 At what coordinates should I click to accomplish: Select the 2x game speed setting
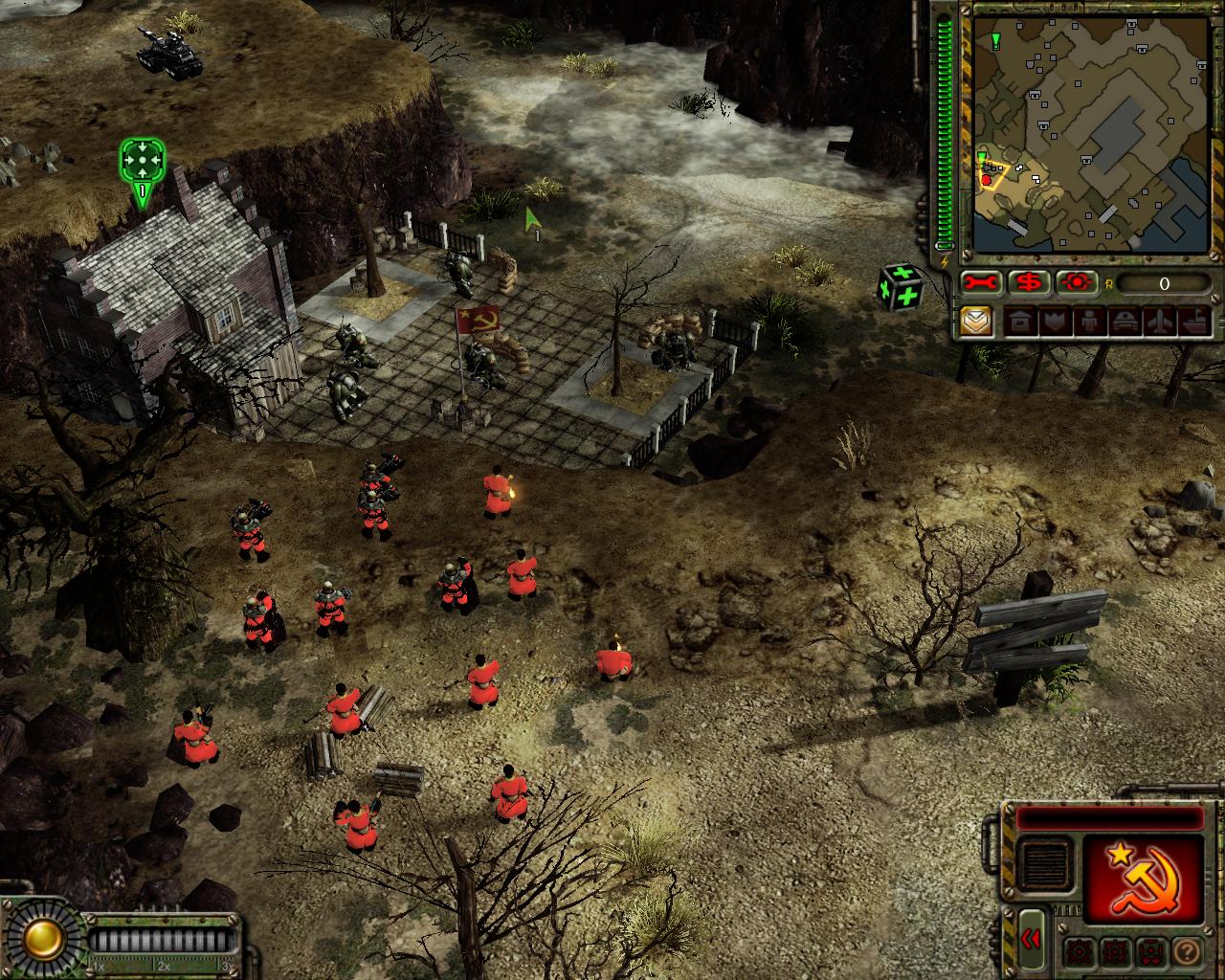coord(165,966)
